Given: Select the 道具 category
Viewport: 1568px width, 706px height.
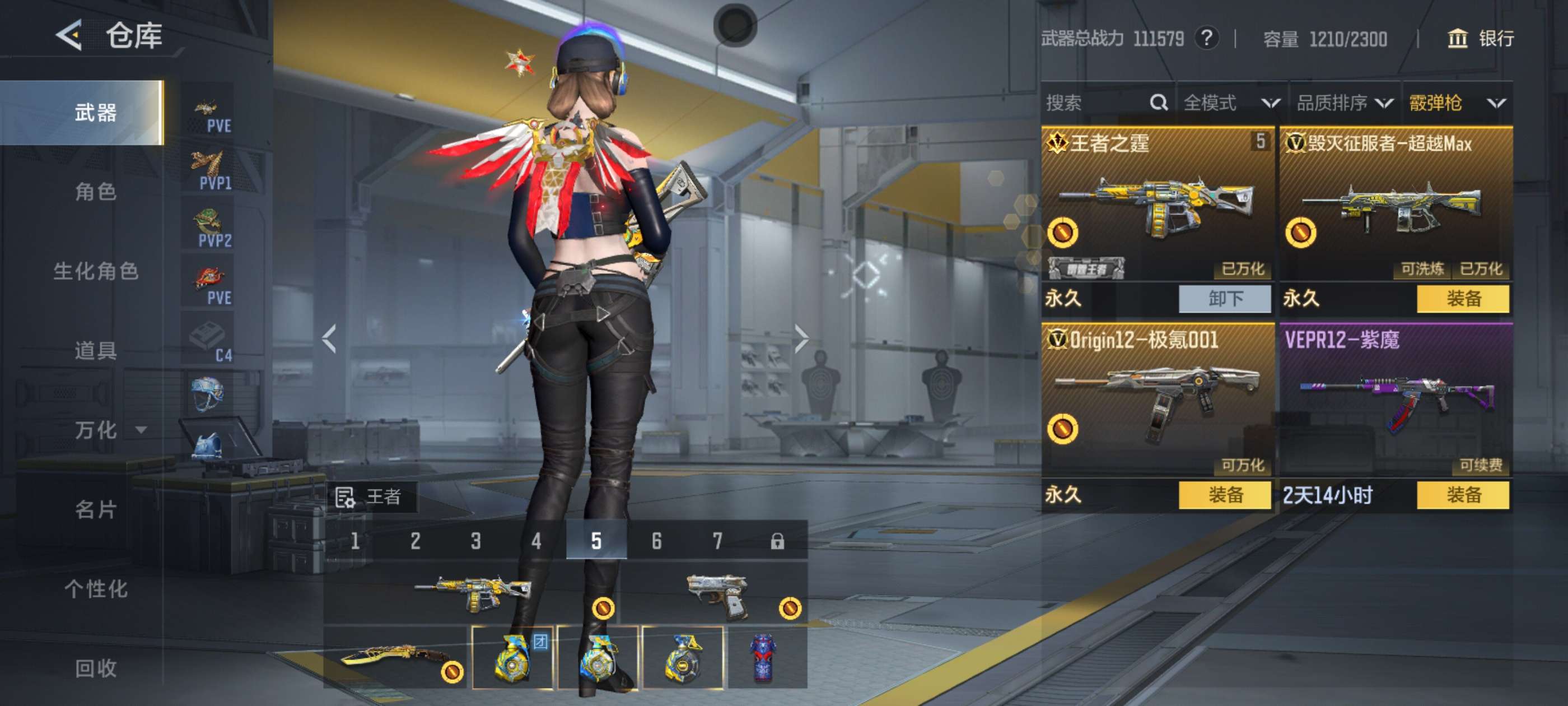Looking at the screenshot, I should click(96, 350).
